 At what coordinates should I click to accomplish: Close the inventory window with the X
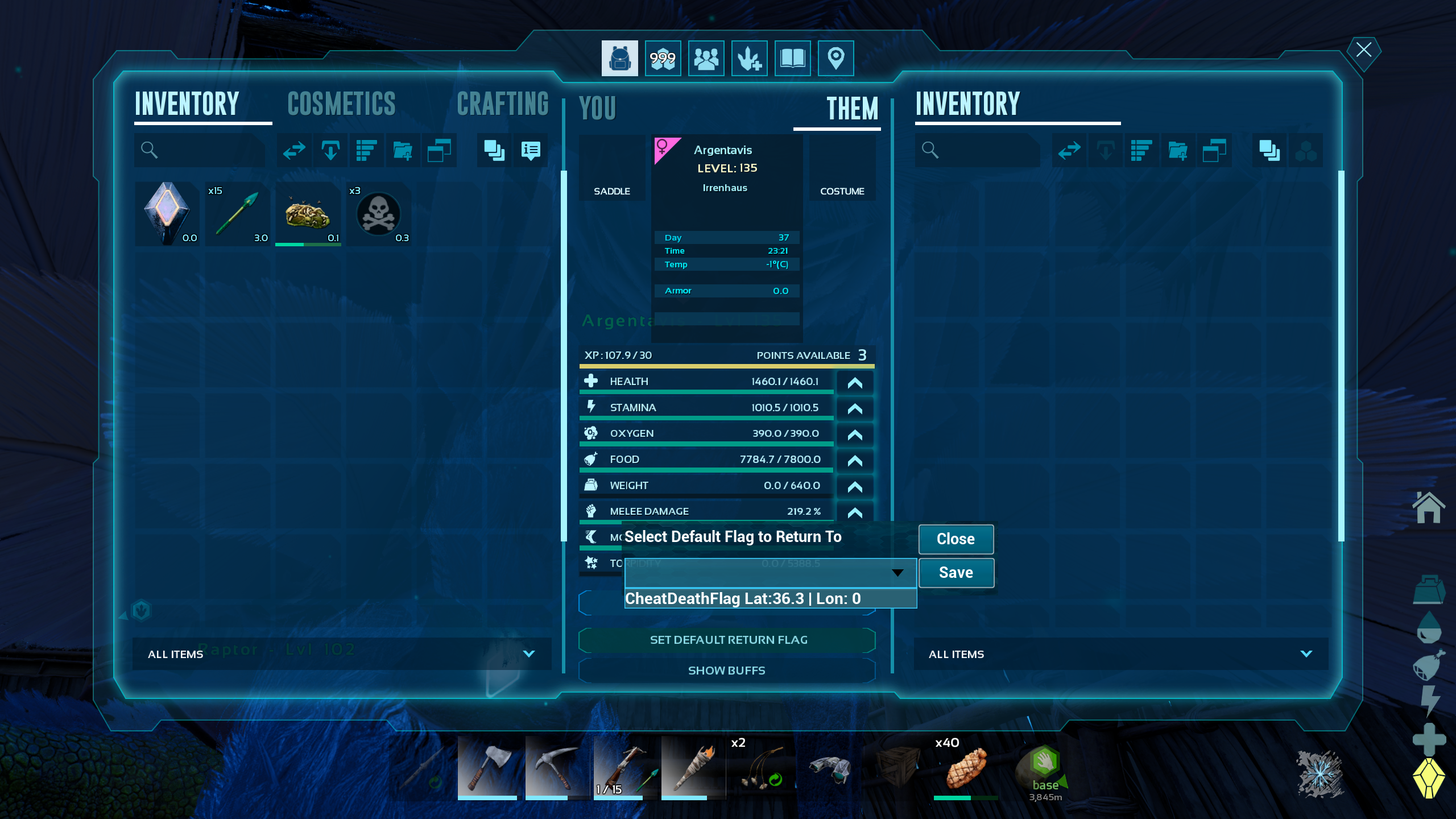click(x=1363, y=50)
